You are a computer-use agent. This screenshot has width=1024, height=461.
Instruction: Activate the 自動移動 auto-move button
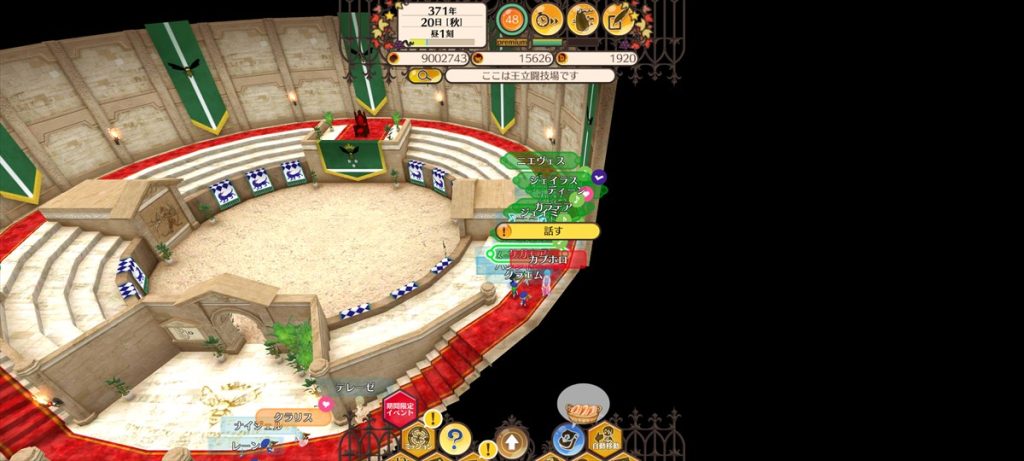click(605, 438)
